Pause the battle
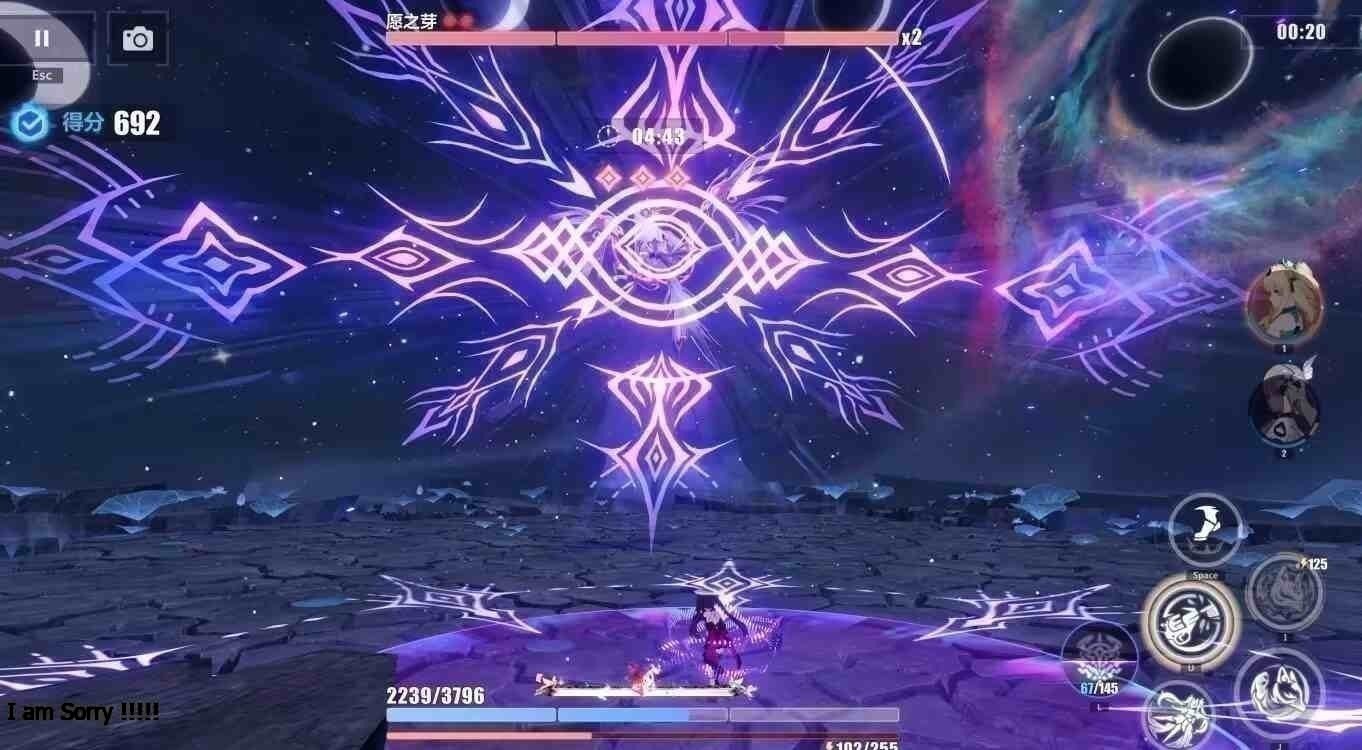 coord(42,38)
